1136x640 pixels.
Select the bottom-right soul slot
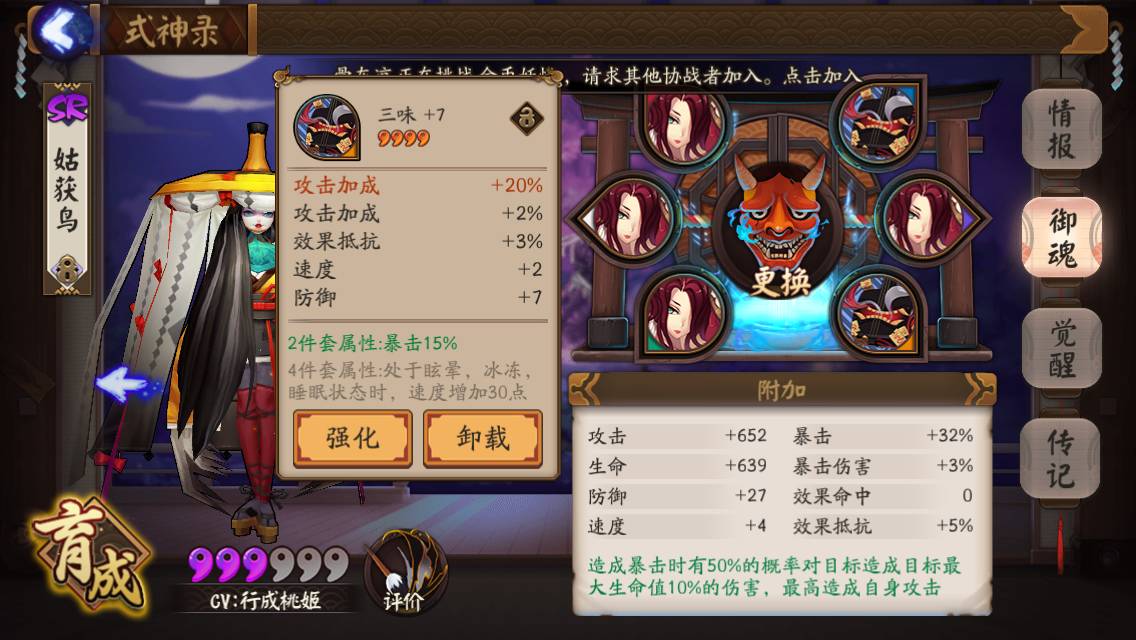pyautogui.click(x=876, y=314)
